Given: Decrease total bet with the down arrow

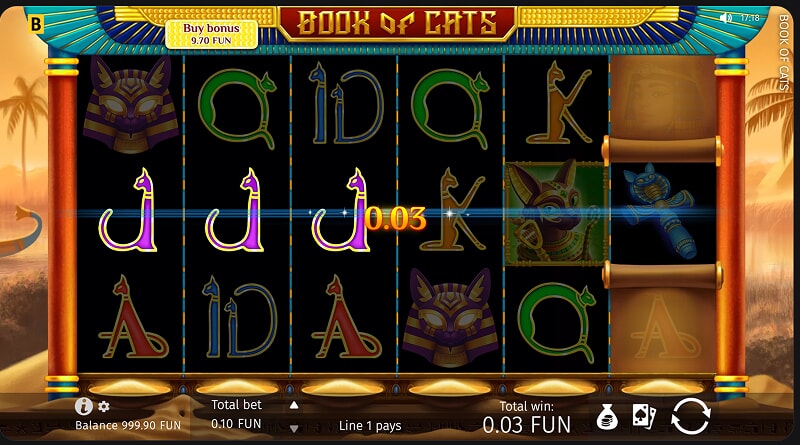Looking at the screenshot, I should click(x=294, y=428).
